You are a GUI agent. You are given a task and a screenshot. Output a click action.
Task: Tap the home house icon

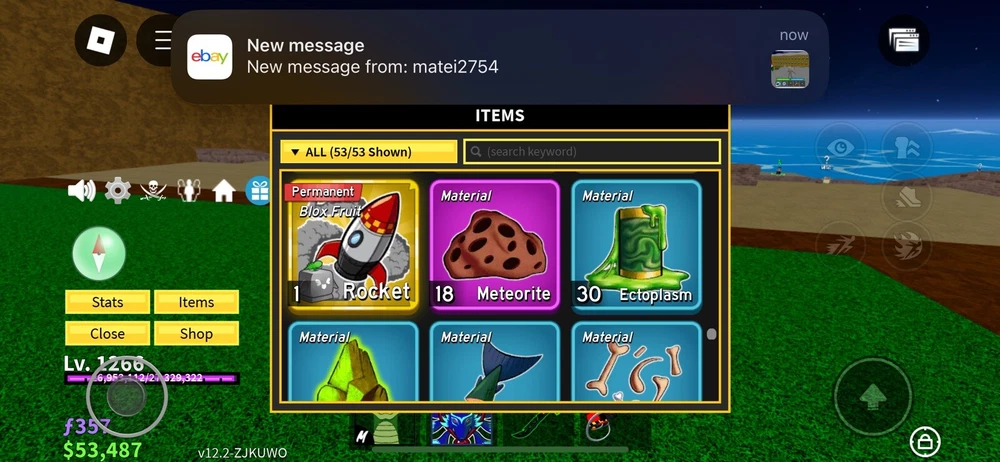click(224, 190)
